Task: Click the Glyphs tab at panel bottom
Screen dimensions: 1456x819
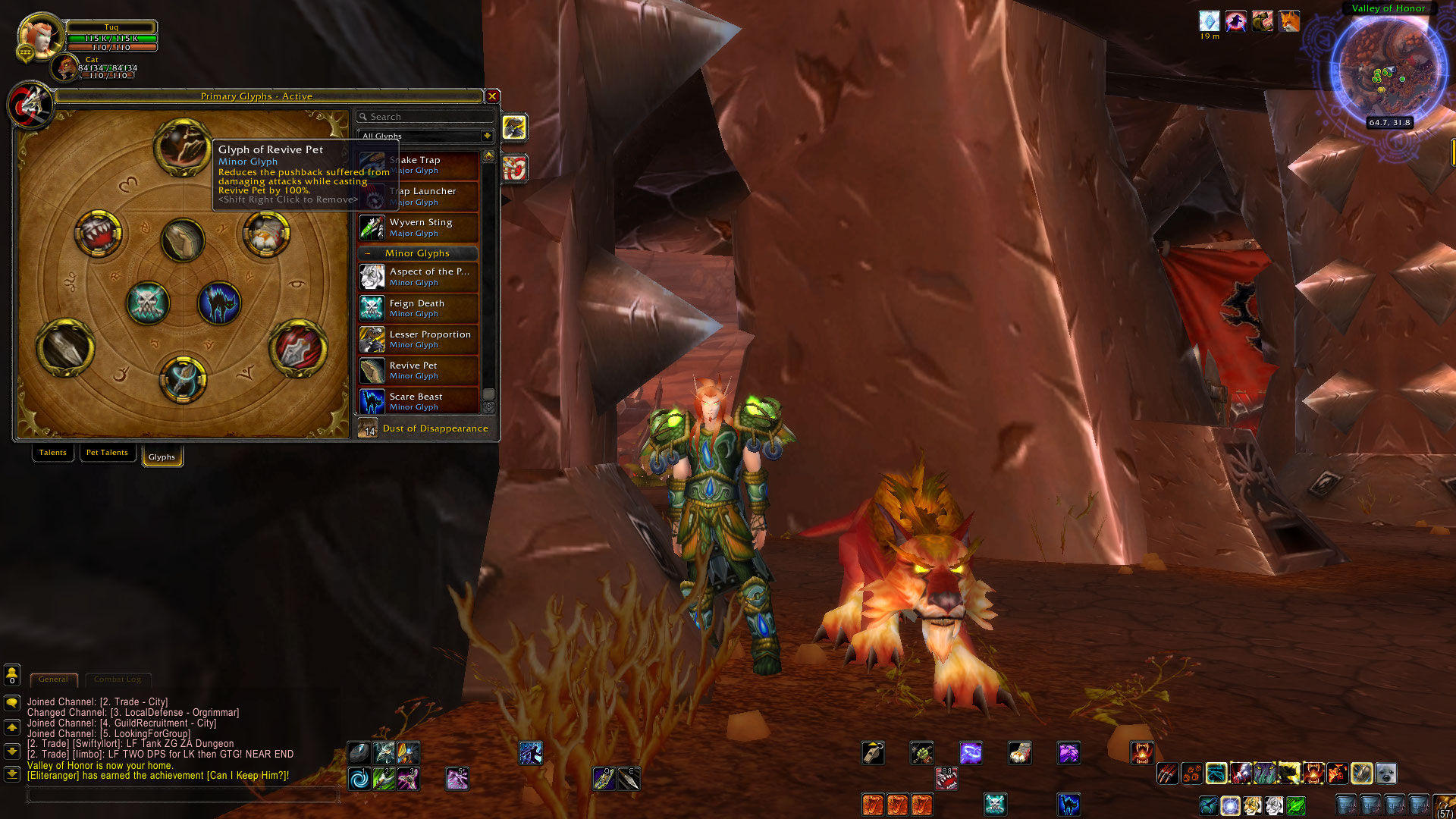Action: [162, 456]
